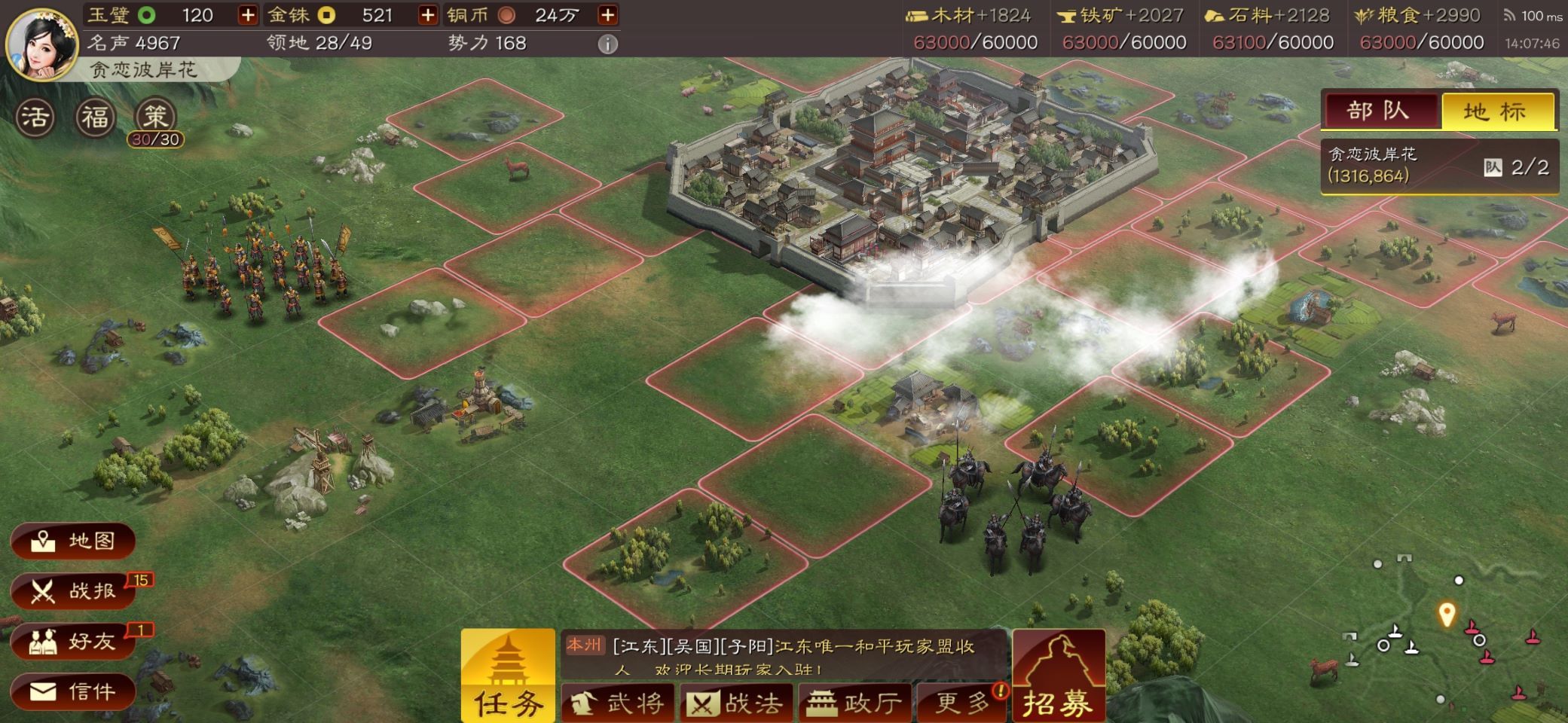Viewport: 1568px width, 723px height.
Task: Check the 信件 mailbox
Action: click(x=73, y=691)
